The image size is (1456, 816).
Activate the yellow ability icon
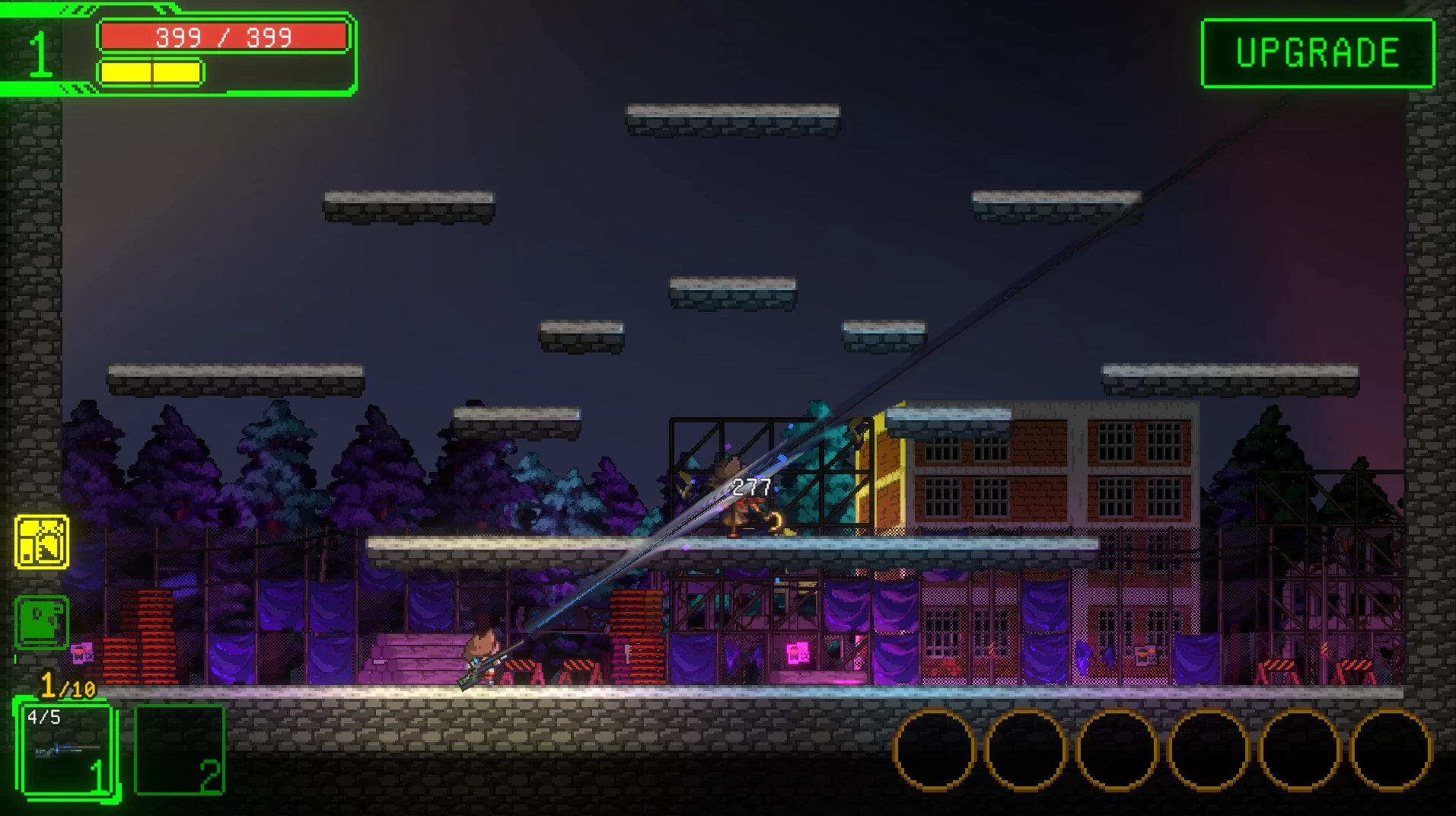42,542
